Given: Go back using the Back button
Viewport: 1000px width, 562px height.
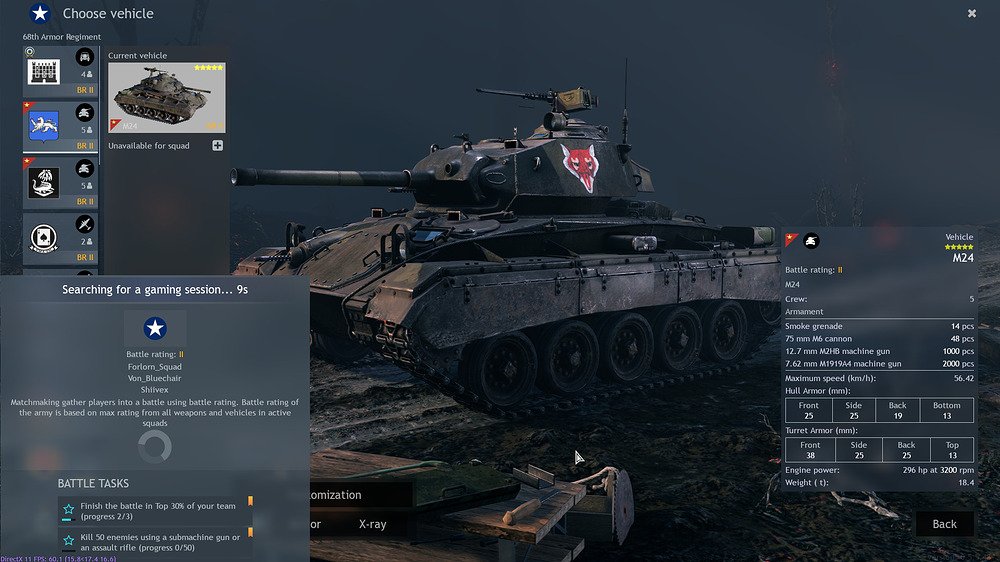Looking at the screenshot, I should 944,524.
